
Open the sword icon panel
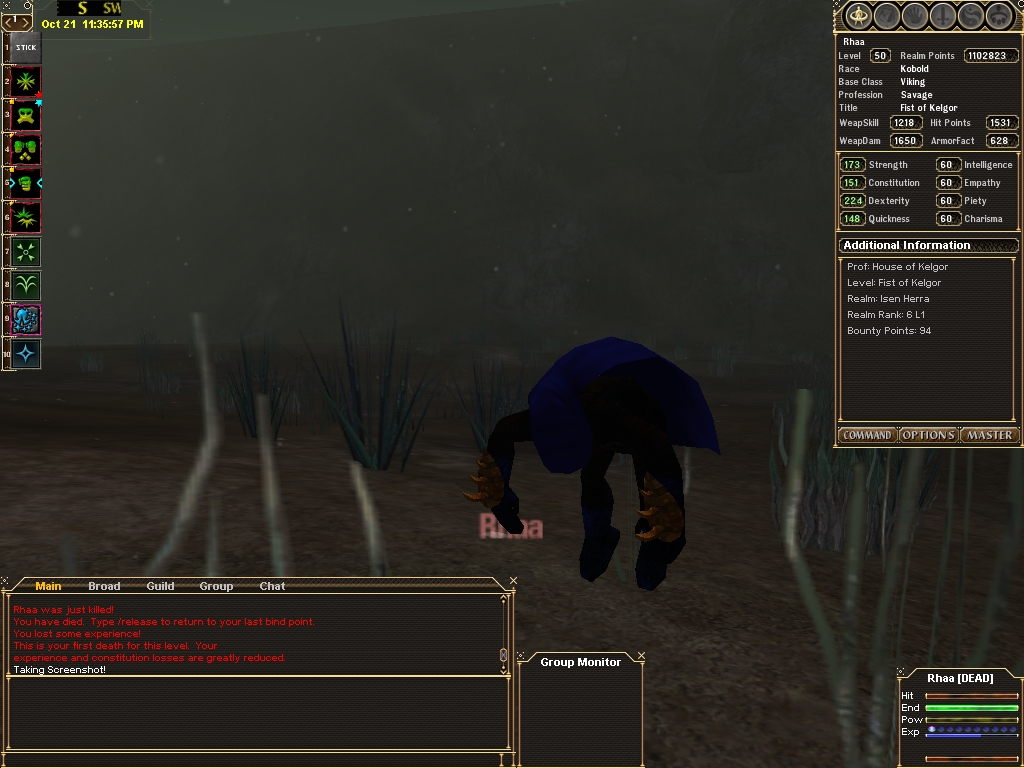coord(943,16)
